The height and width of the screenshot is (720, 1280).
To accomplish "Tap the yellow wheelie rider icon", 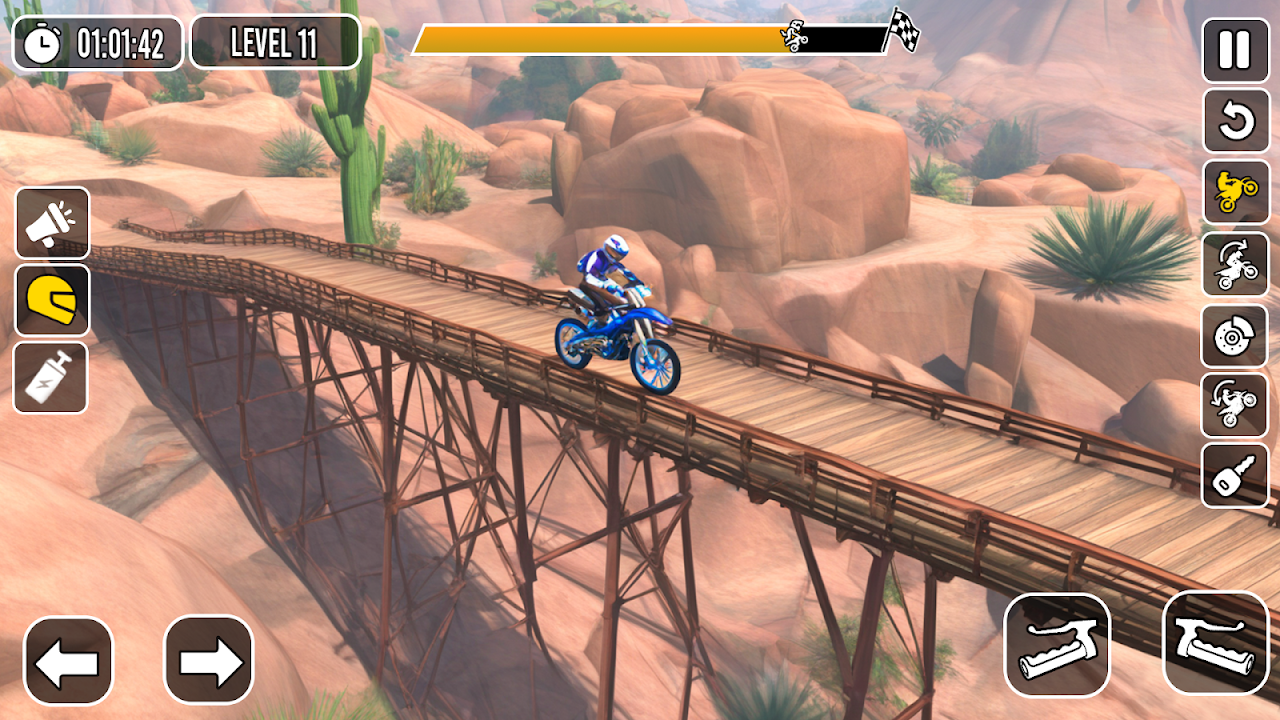I will tap(1235, 192).
